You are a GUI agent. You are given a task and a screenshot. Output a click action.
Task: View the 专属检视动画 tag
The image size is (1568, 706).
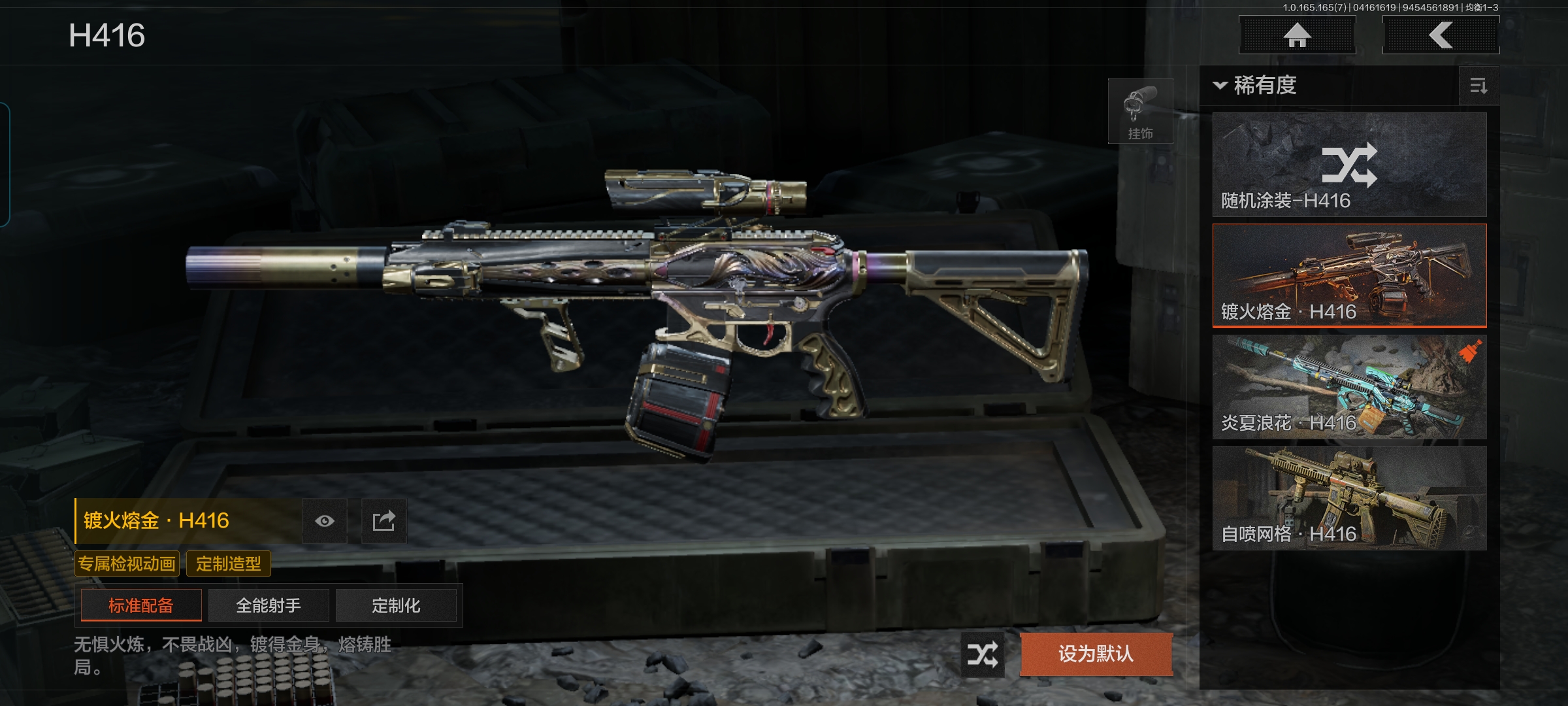point(127,563)
